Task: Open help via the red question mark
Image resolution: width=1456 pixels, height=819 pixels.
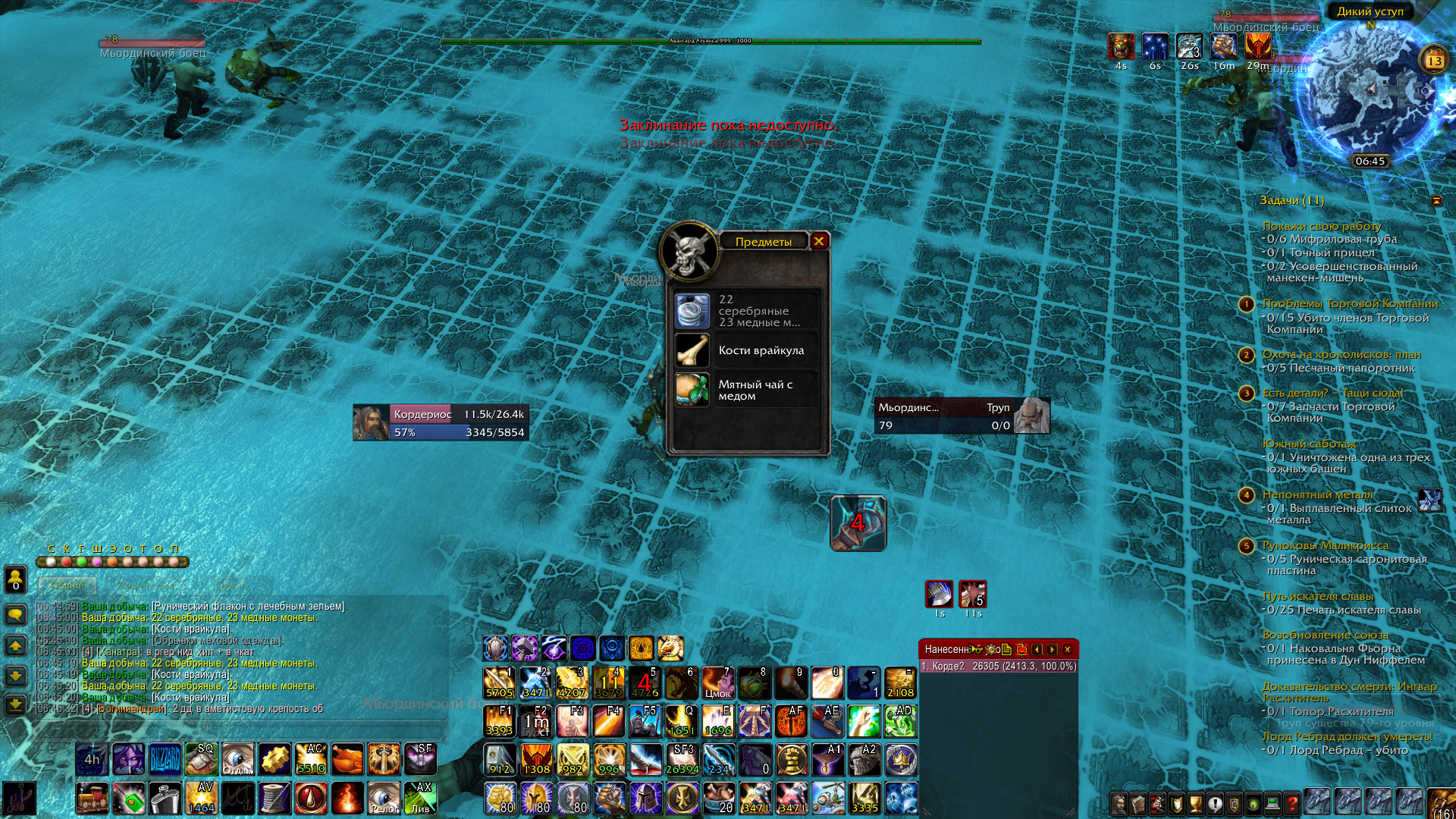Action: point(1291,803)
